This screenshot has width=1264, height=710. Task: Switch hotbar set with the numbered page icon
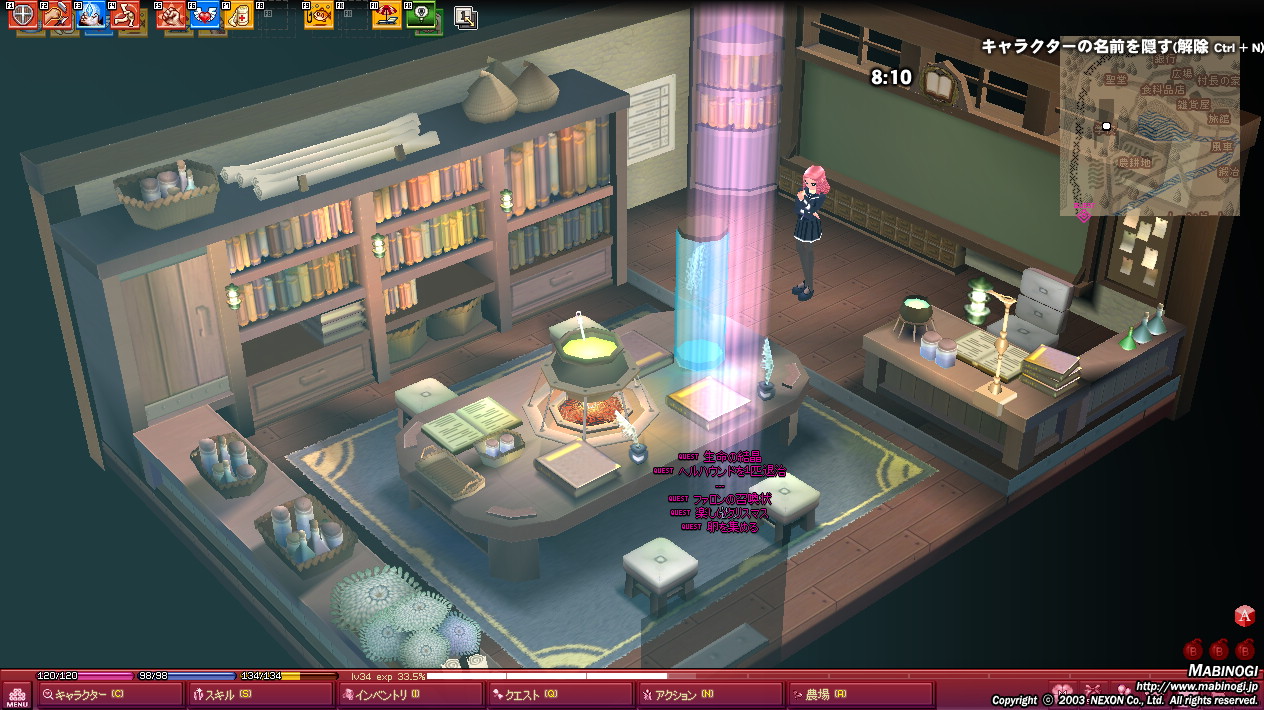[465, 16]
